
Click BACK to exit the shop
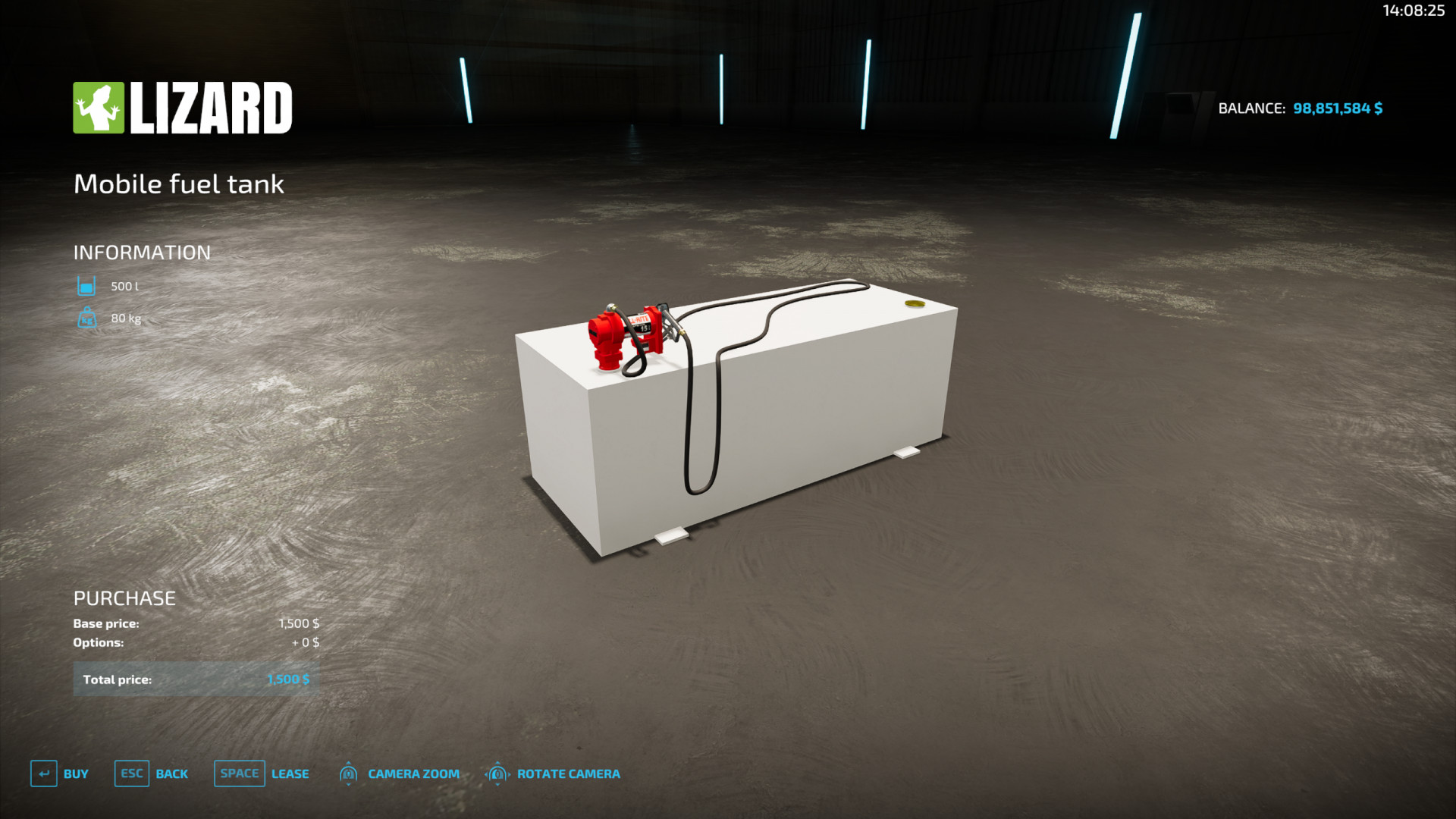click(x=172, y=773)
